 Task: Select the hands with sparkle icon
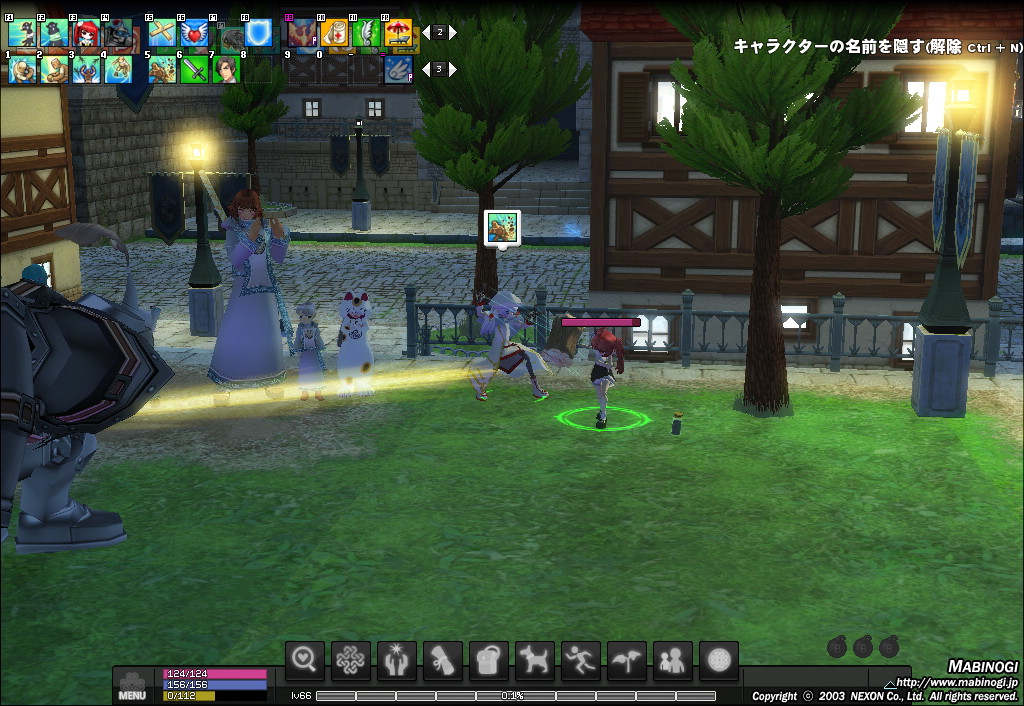tap(397, 660)
